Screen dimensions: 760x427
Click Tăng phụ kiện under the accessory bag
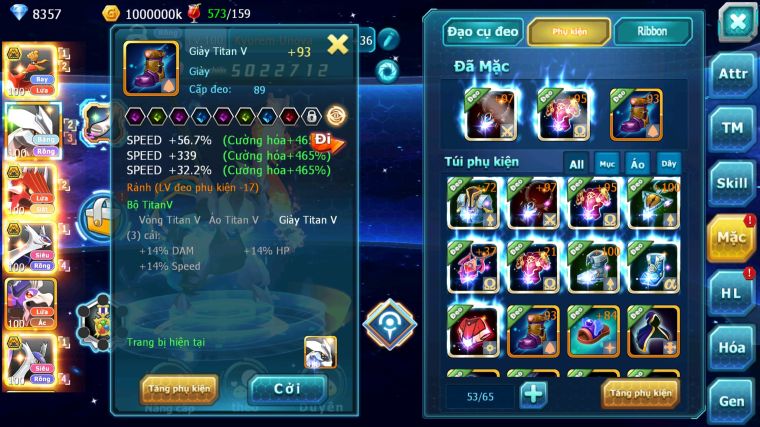pos(640,393)
